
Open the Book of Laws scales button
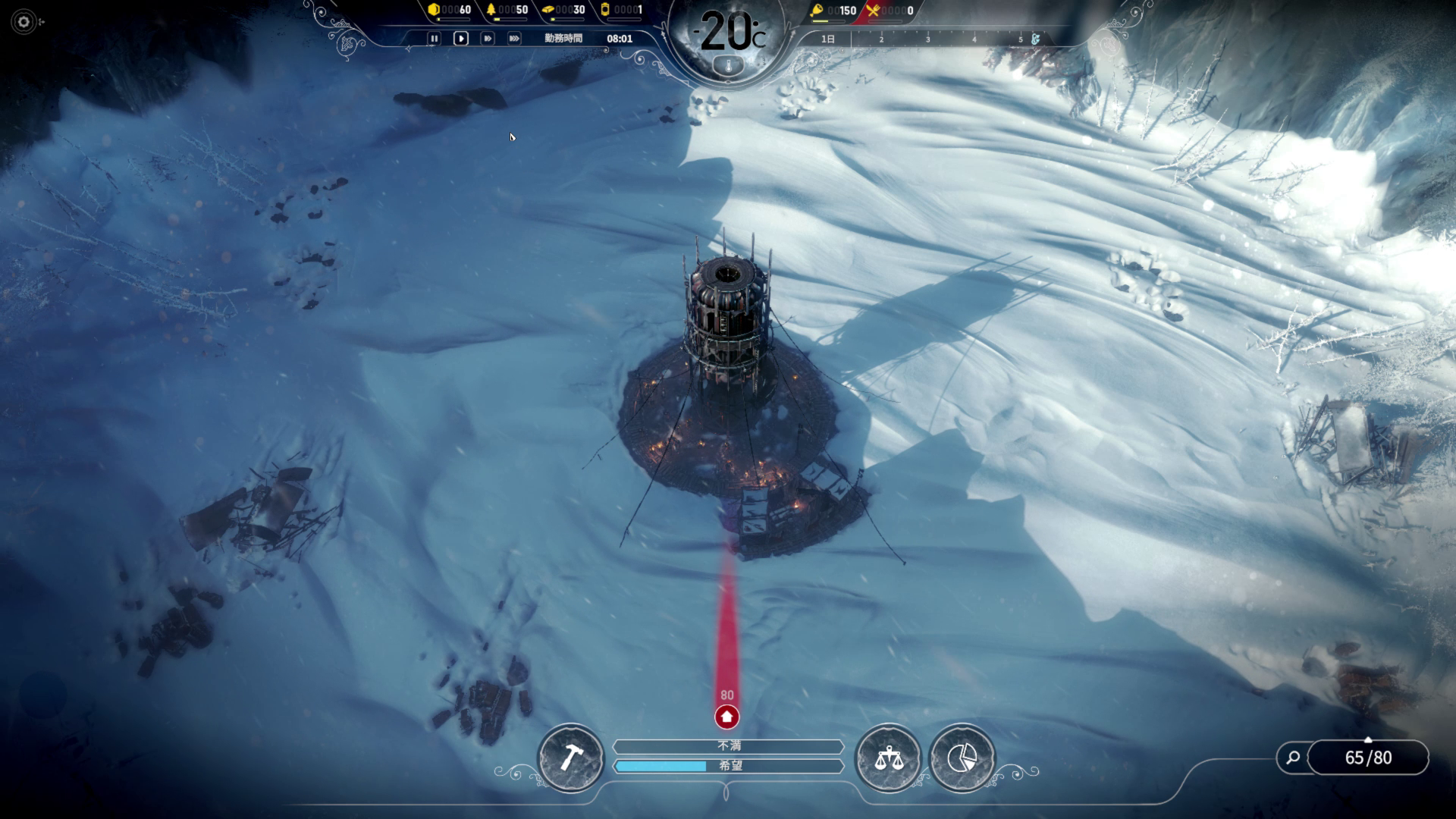[888, 758]
